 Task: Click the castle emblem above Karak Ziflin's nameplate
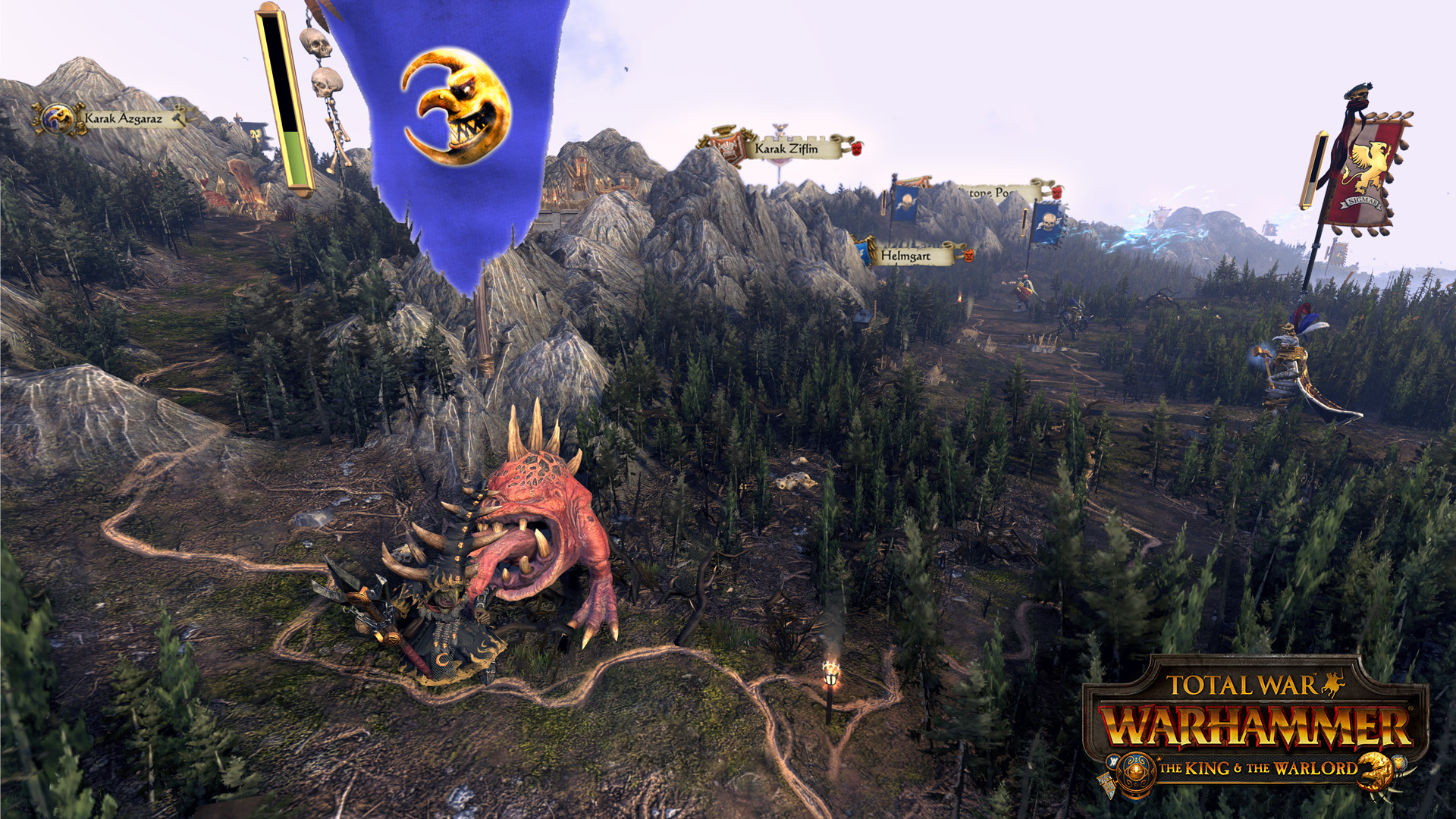[779, 129]
